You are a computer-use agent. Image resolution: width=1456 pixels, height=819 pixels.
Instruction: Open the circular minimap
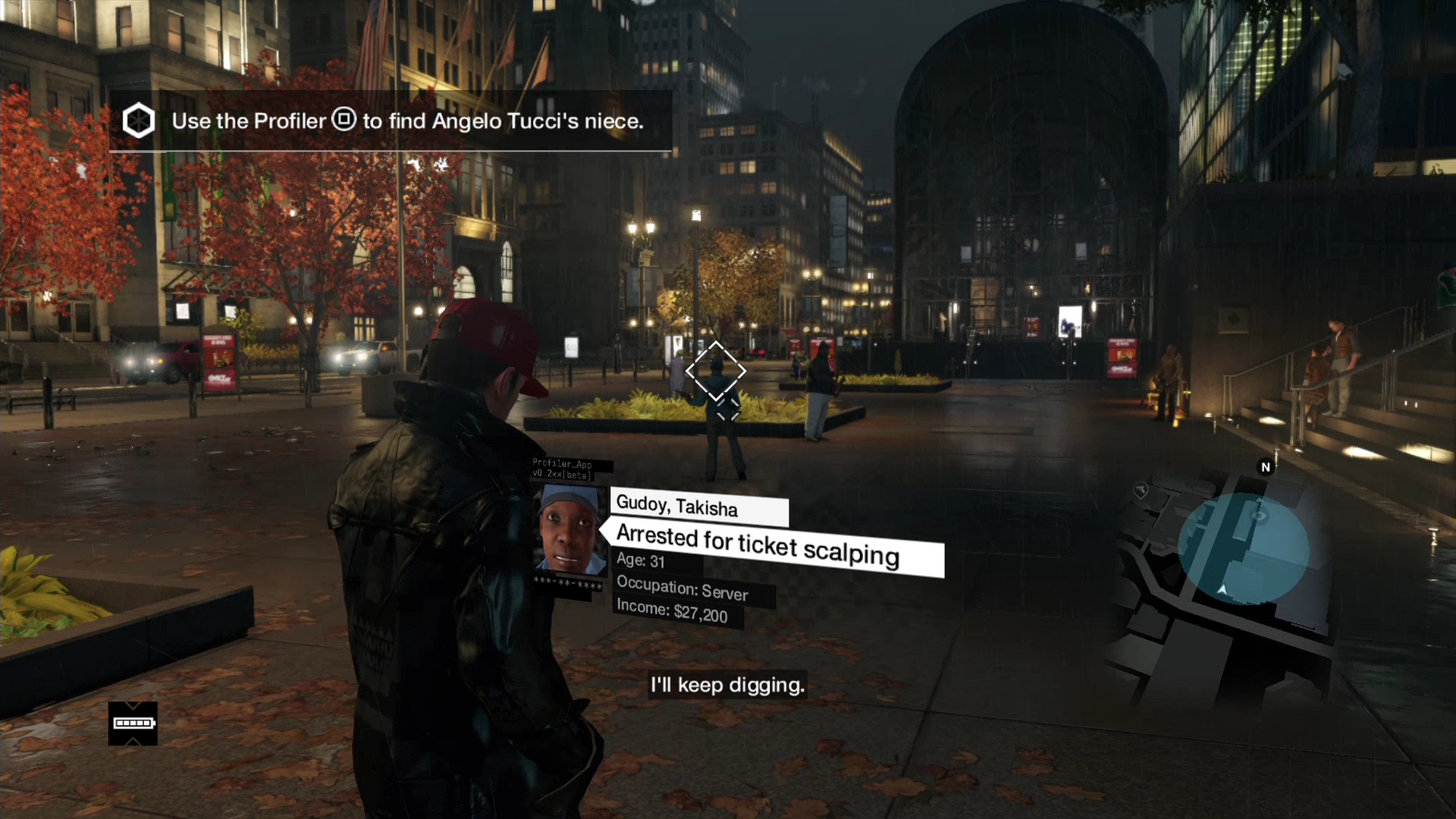click(x=1242, y=548)
